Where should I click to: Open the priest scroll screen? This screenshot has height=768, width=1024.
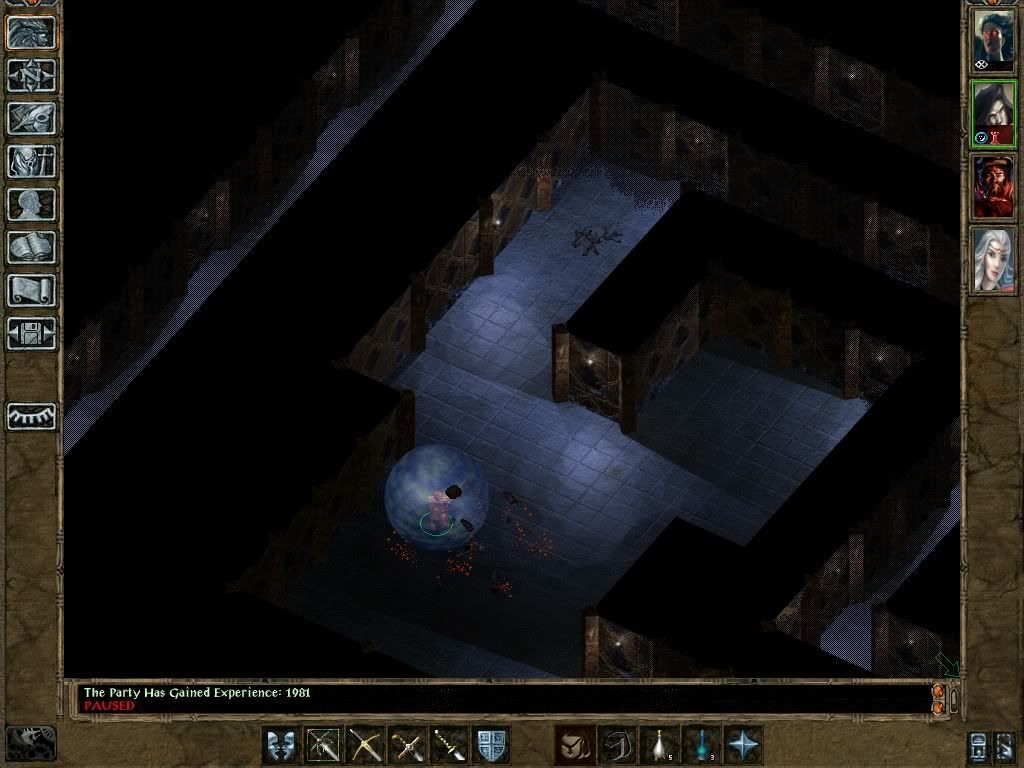tap(31, 290)
